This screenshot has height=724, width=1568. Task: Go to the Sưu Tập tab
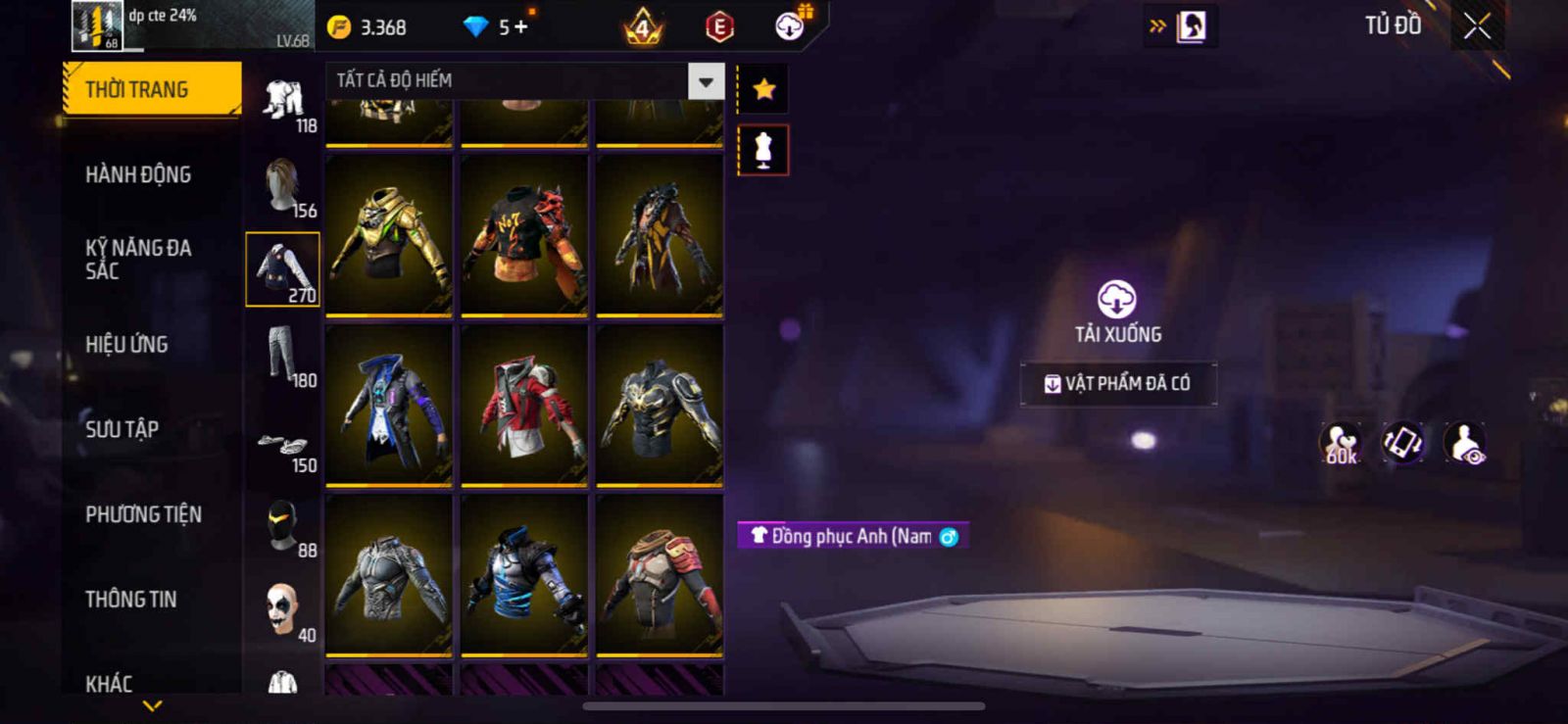122,429
